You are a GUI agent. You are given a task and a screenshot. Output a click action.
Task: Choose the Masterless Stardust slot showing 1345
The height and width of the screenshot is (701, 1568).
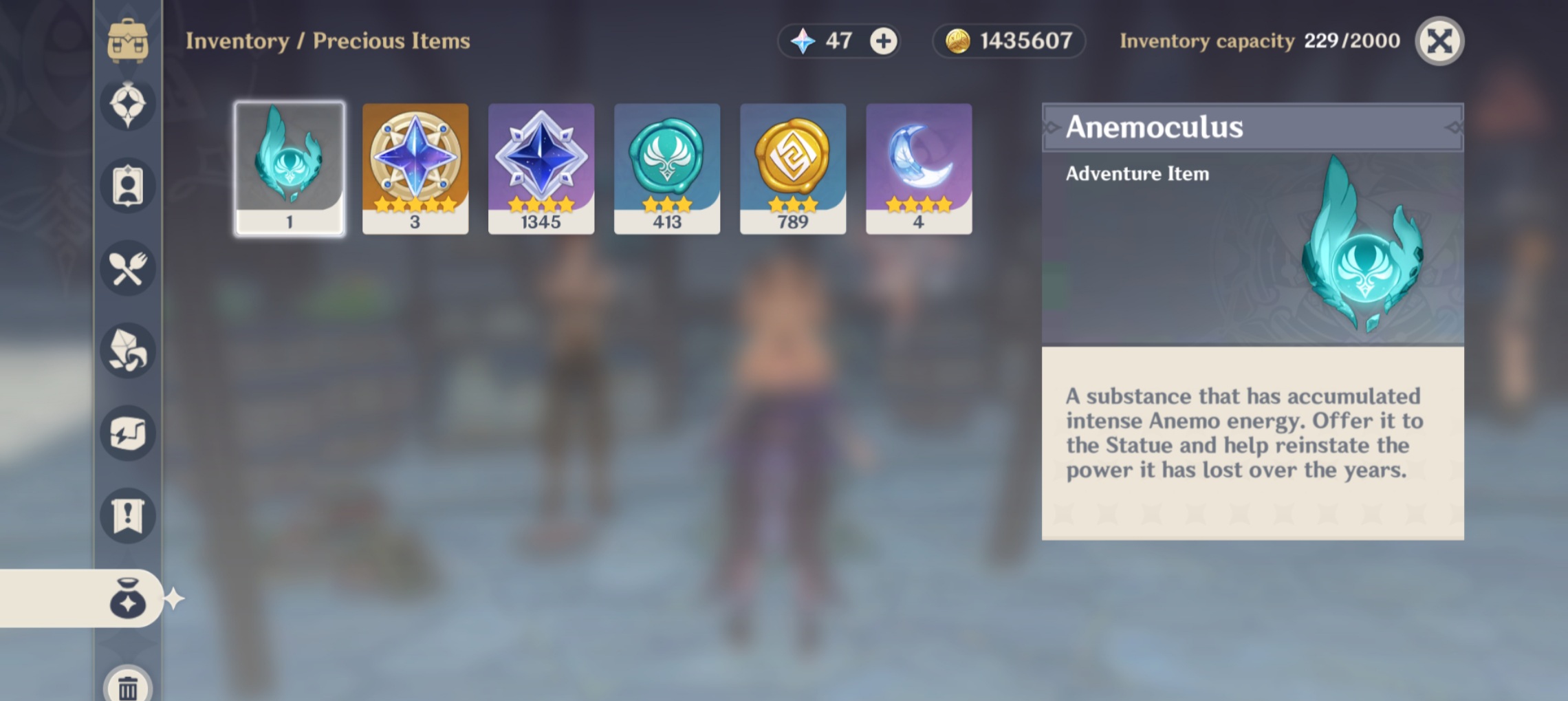click(x=541, y=169)
